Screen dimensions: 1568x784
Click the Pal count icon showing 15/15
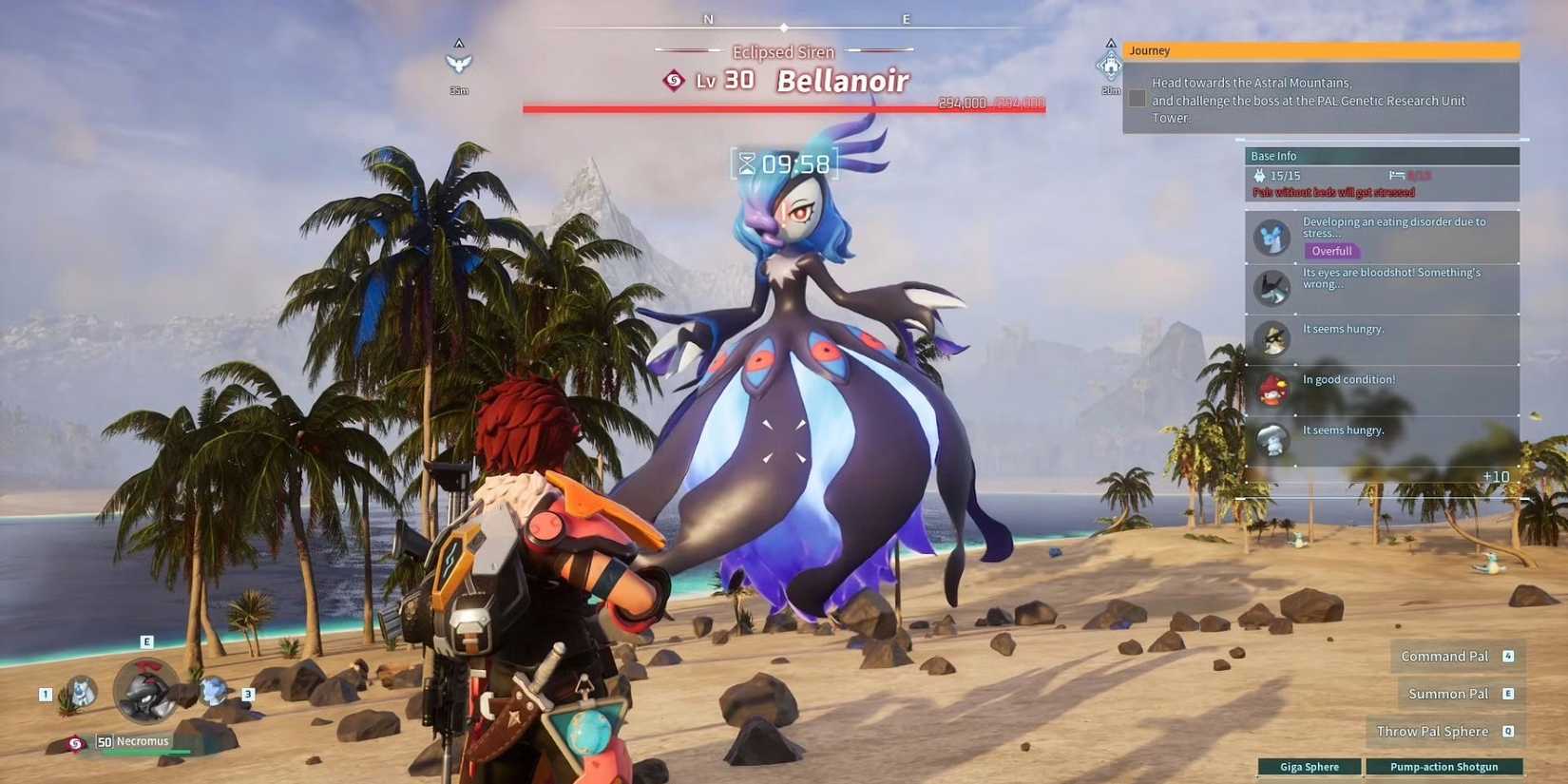(1261, 175)
